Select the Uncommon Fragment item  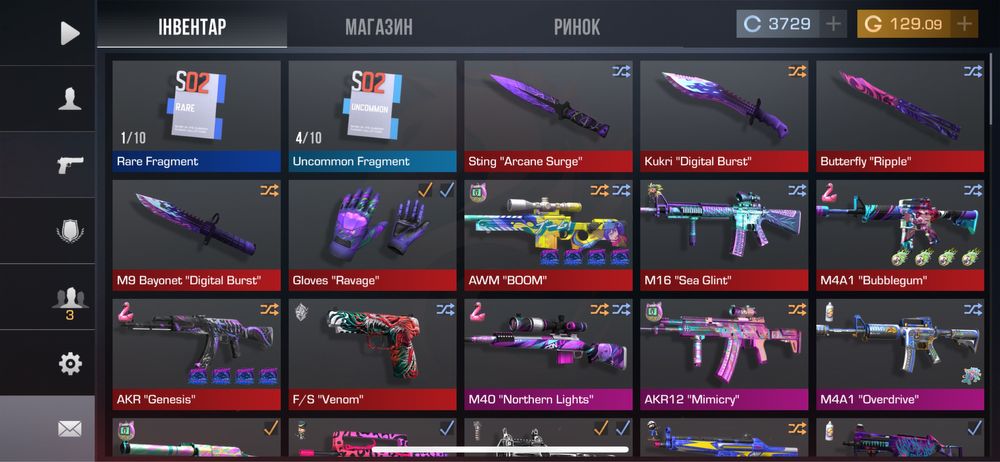coord(372,115)
